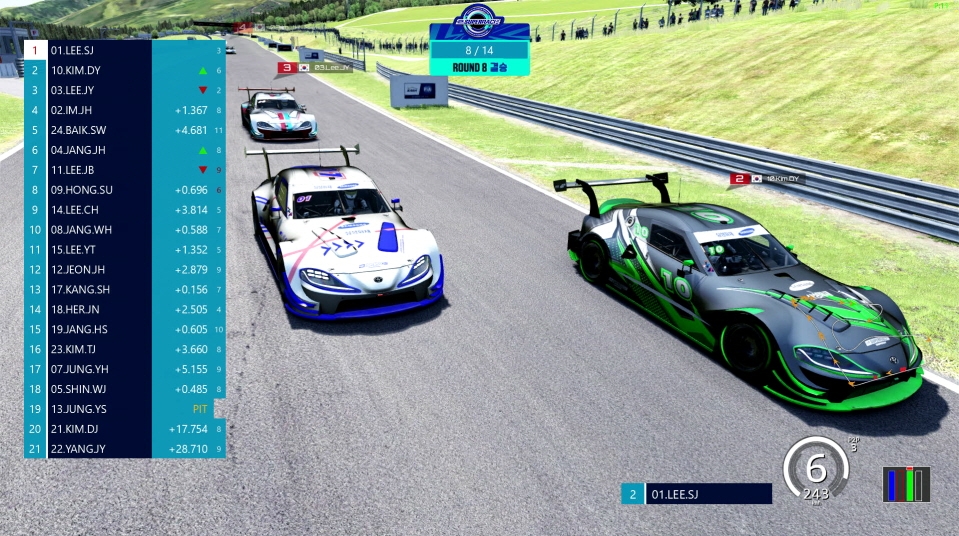Click the 01.LEE.SJ driver banner at bottom
Screen dimensions: 959x536
696,494
